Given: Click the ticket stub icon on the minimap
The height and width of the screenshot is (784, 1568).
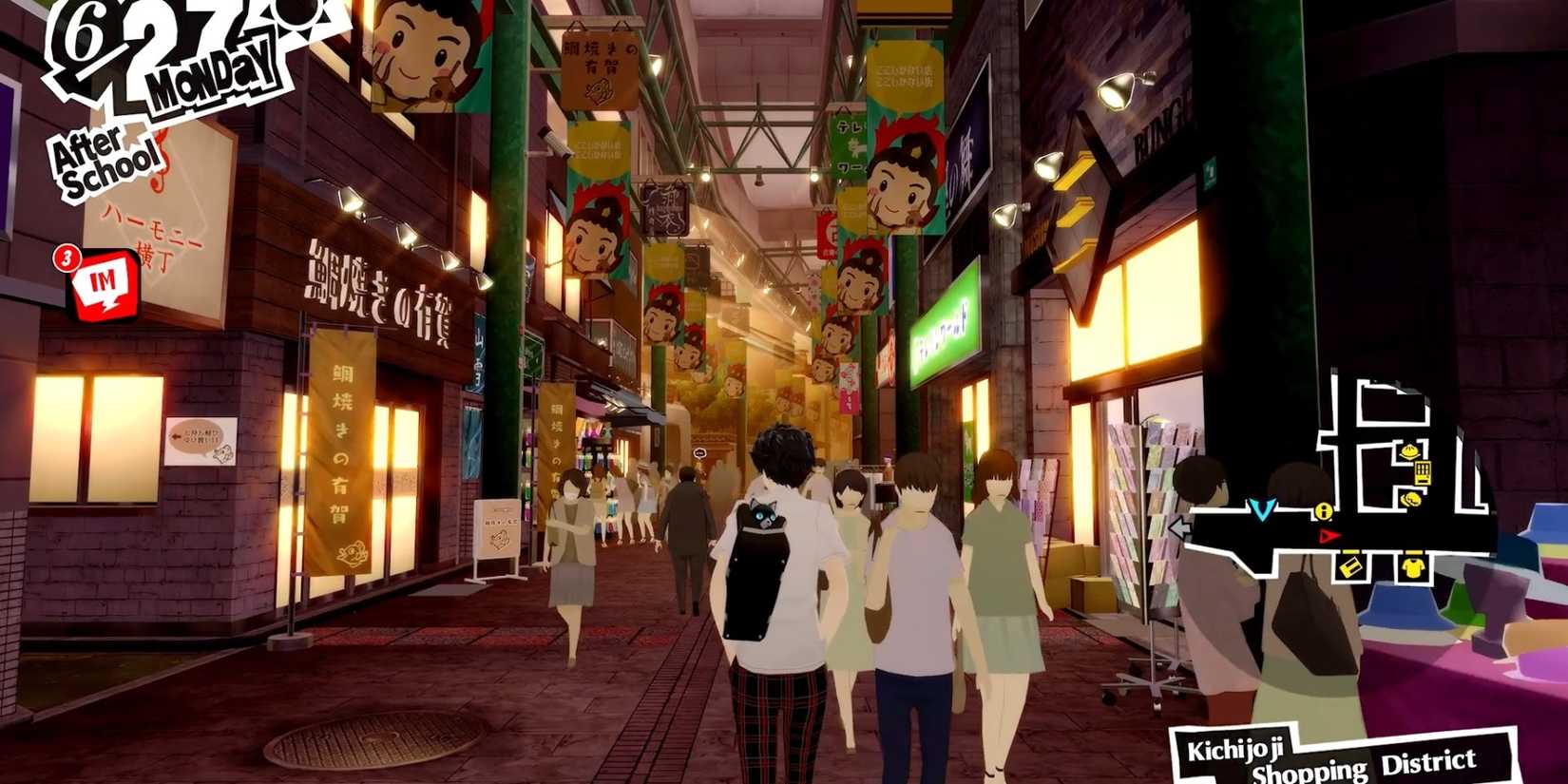Looking at the screenshot, I should point(1348,567).
